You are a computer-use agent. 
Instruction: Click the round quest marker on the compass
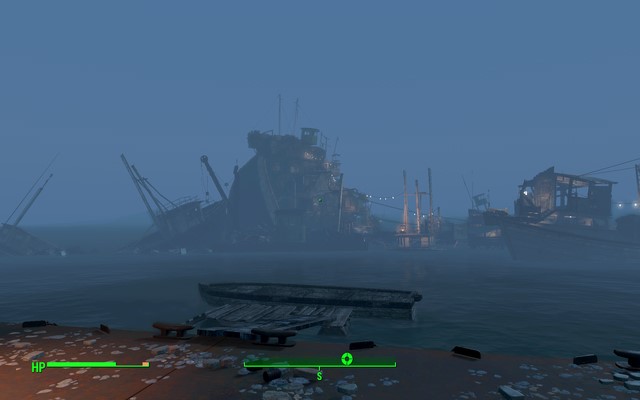347,359
